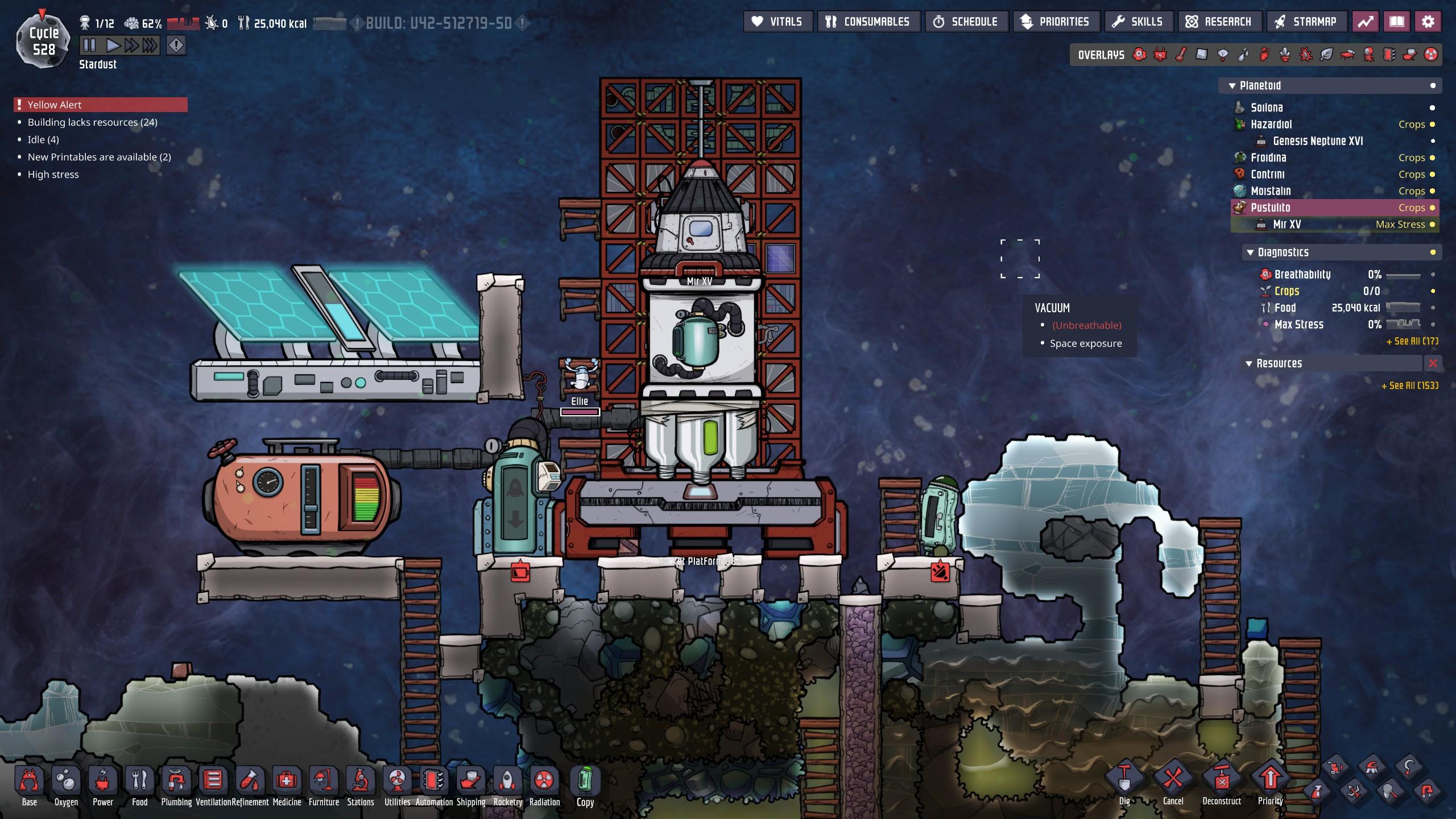Activate the Deconstruct tool

coord(1221,782)
